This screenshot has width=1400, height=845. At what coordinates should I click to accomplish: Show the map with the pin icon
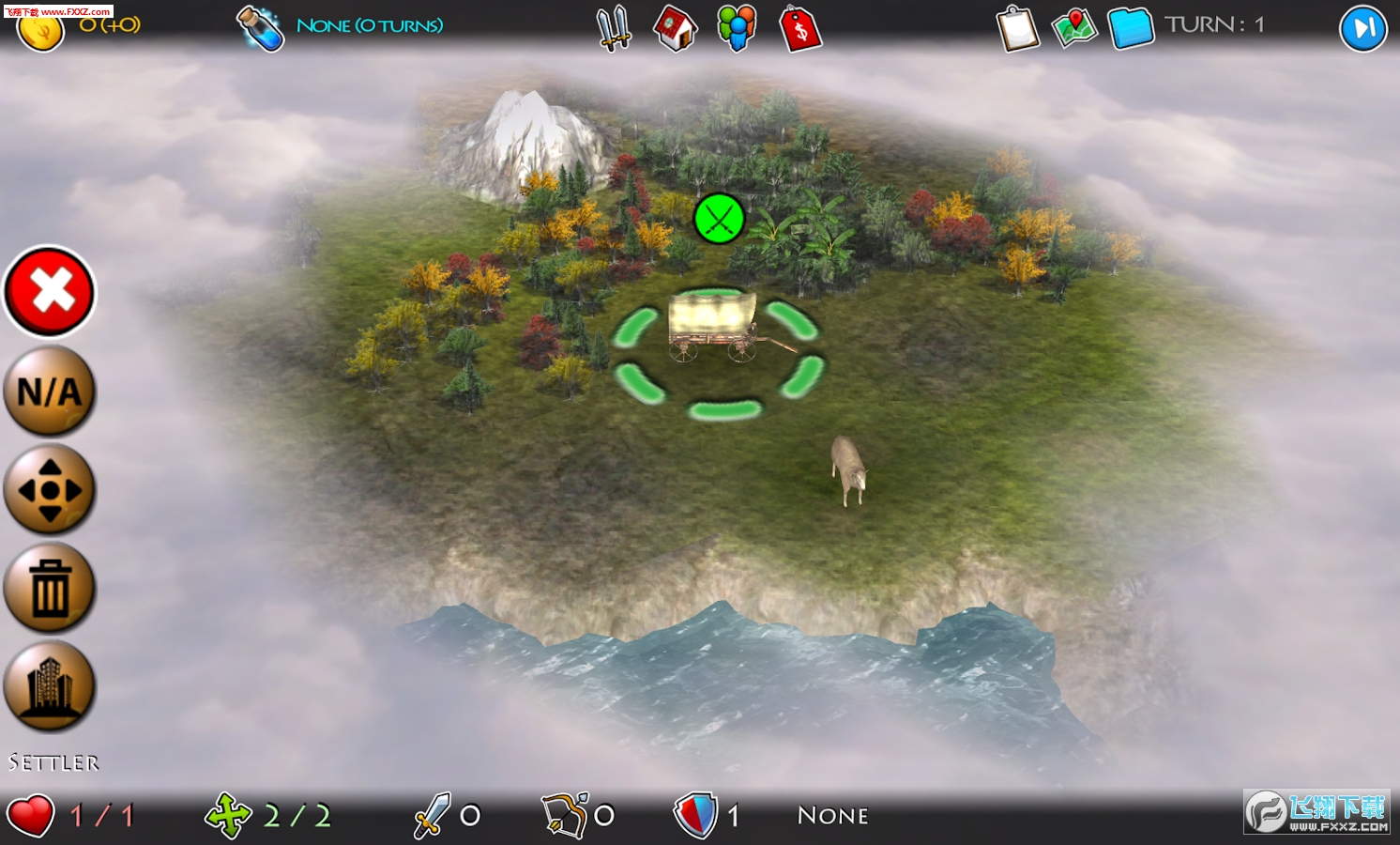(1074, 28)
